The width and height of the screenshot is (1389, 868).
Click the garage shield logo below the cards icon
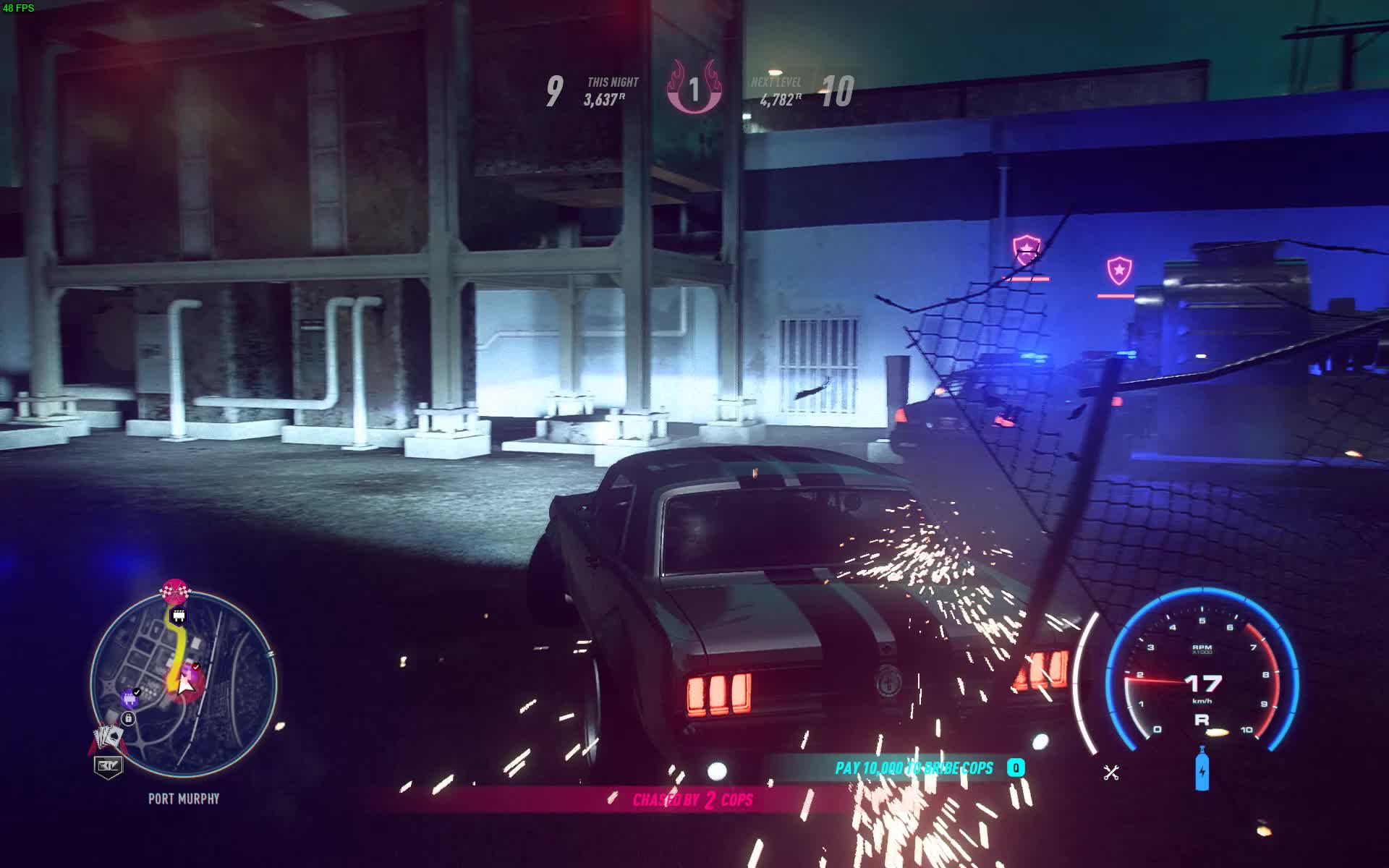[108, 765]
